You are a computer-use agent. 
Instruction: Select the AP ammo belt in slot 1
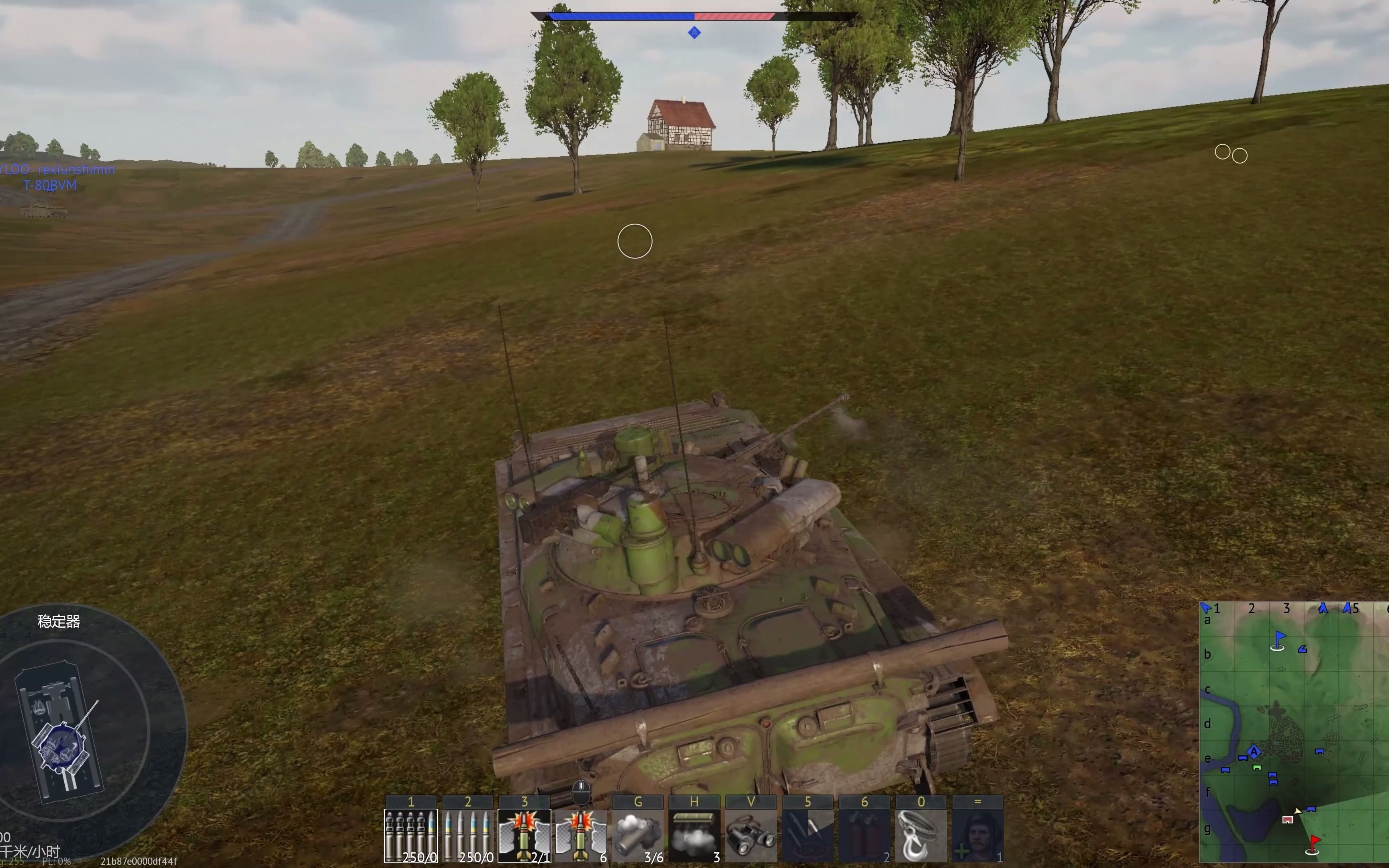[x=412, y=835]
